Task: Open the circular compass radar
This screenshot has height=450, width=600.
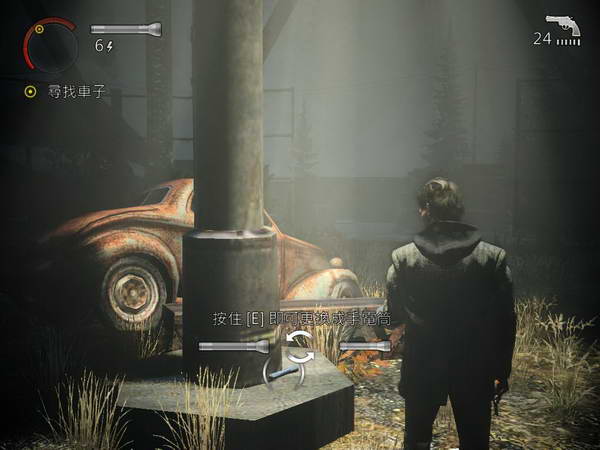Action: (48, 42)
